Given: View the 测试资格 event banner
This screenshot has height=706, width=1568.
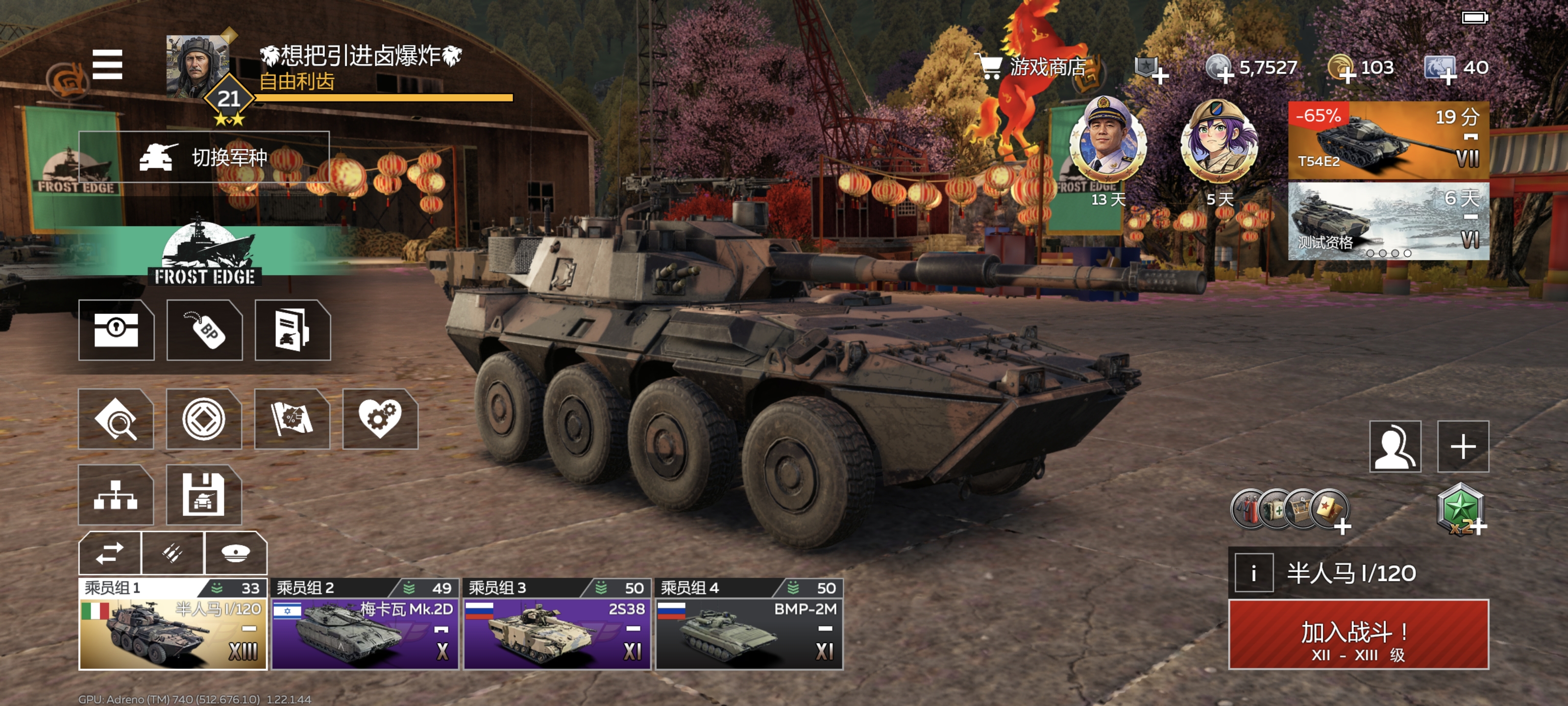Looking at the screenshot, I should pos(1388,221).
